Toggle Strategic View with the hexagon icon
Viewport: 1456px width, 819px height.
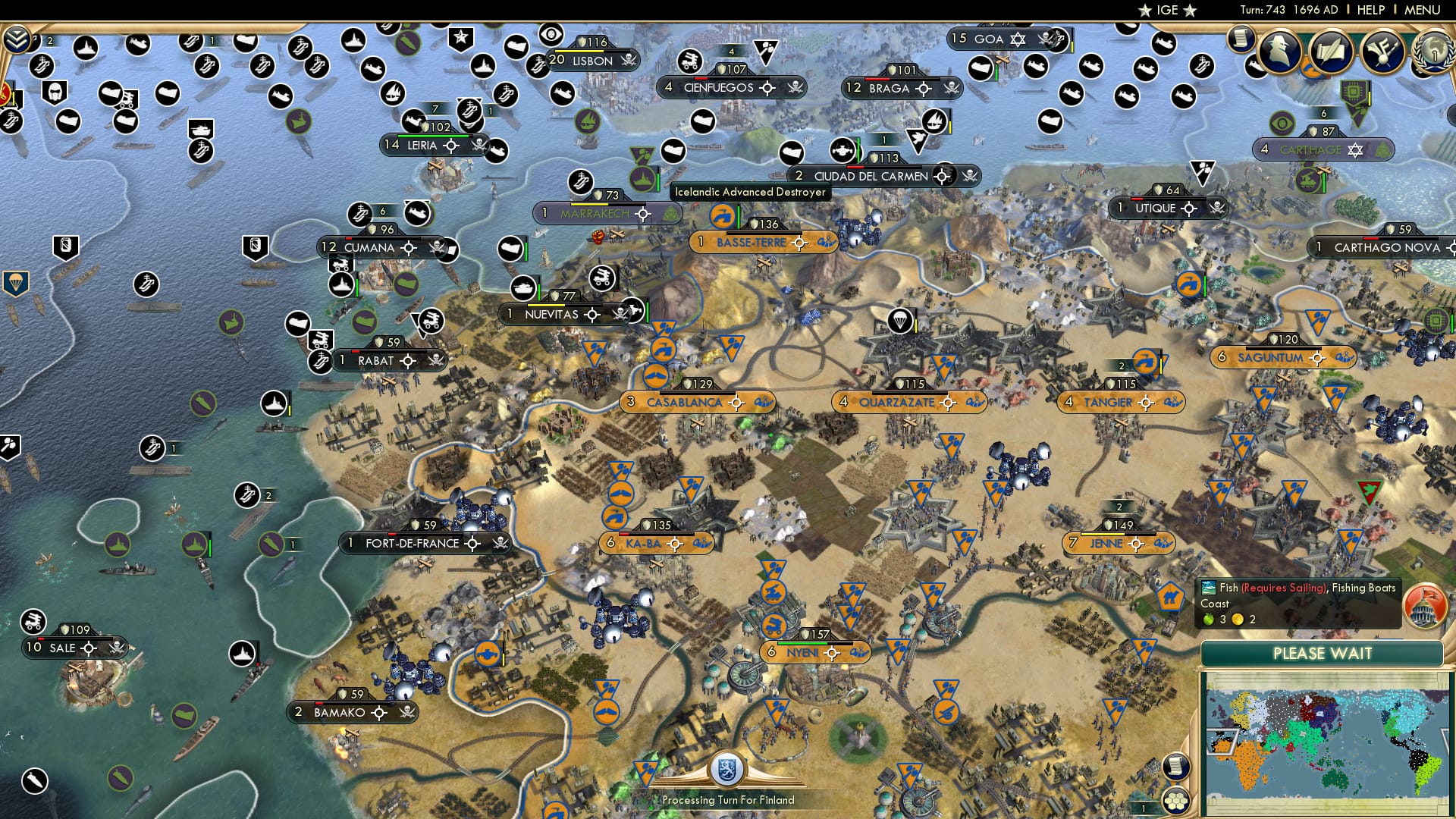click(1178, 802)
